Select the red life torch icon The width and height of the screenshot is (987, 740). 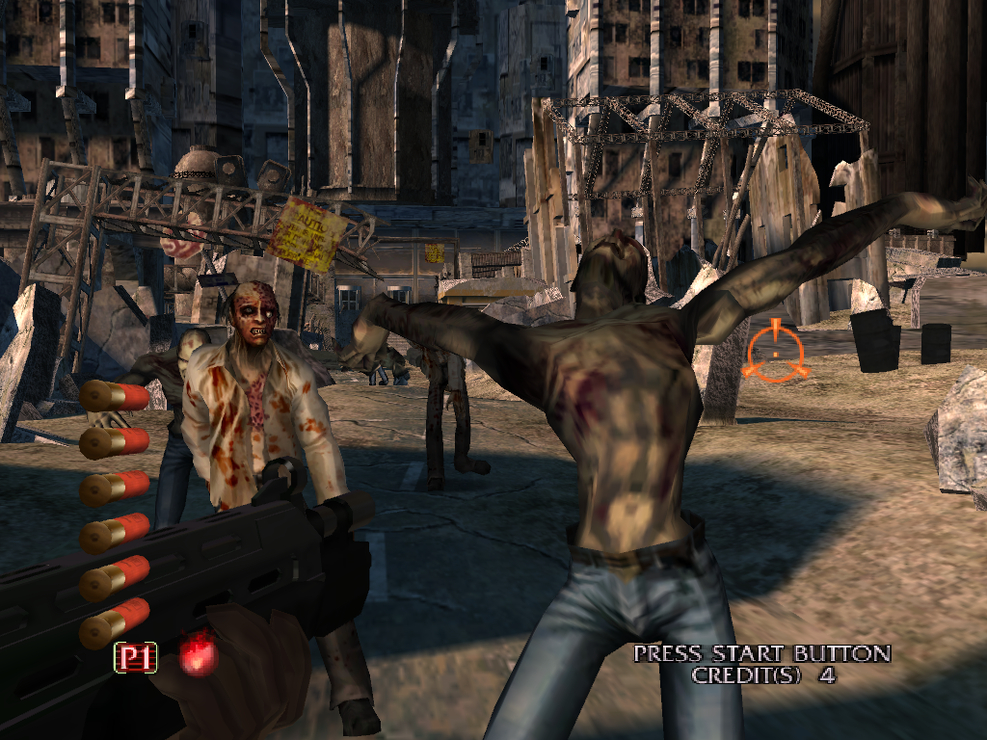196,656
